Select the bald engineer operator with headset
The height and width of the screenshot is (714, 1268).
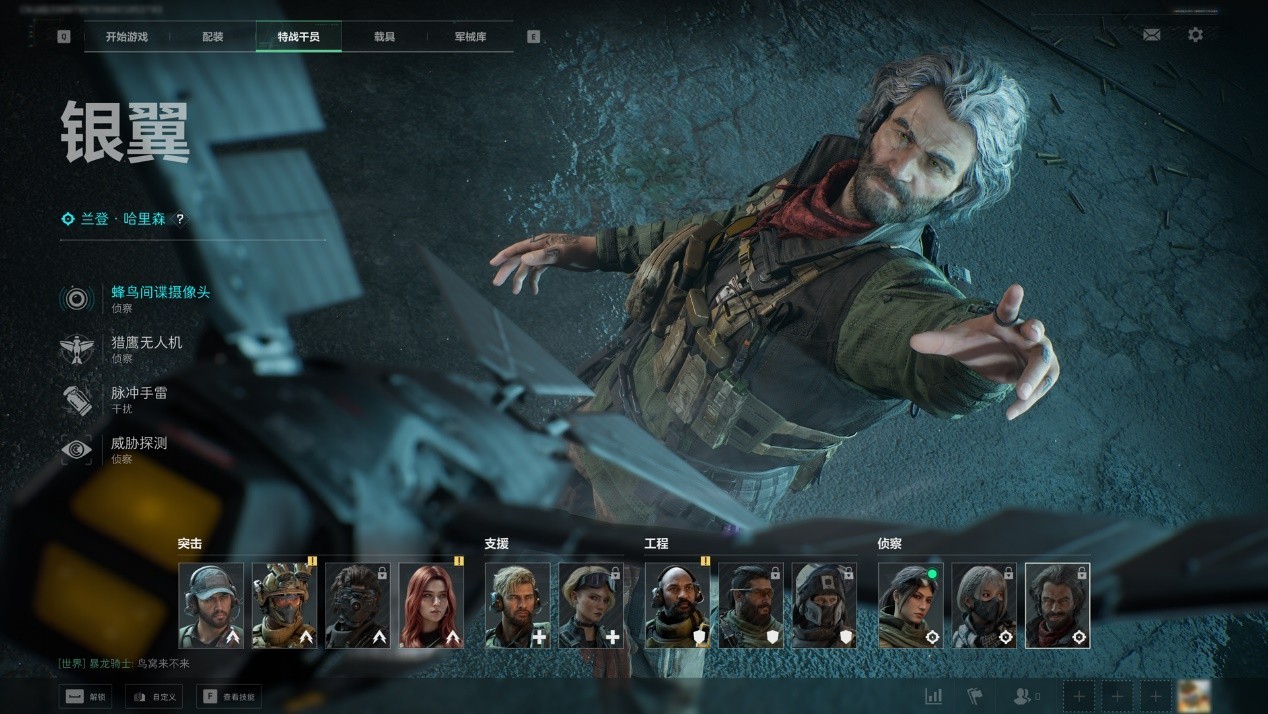[x=677, y=605]
